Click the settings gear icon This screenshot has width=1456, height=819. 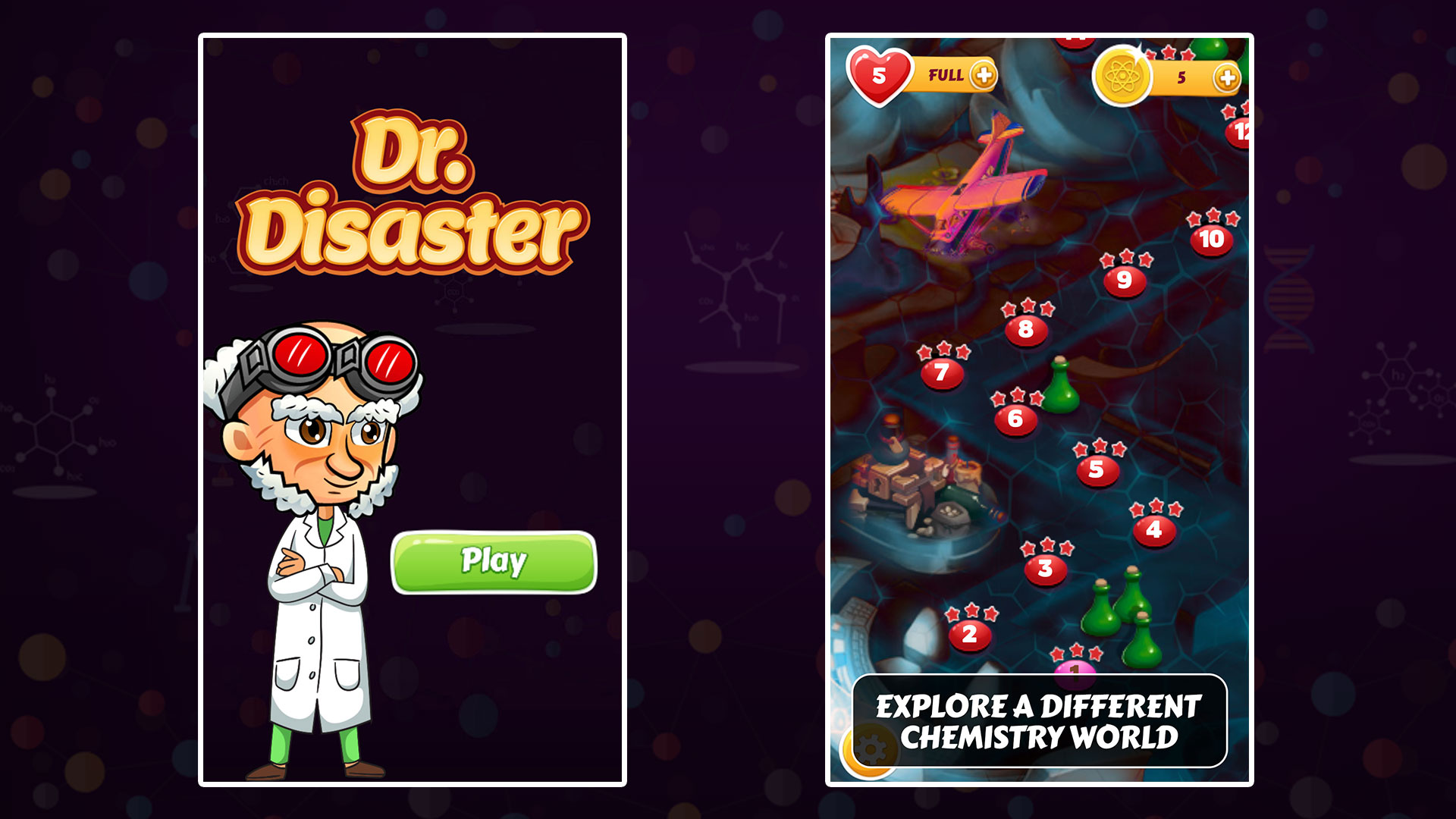coord(871,745)
